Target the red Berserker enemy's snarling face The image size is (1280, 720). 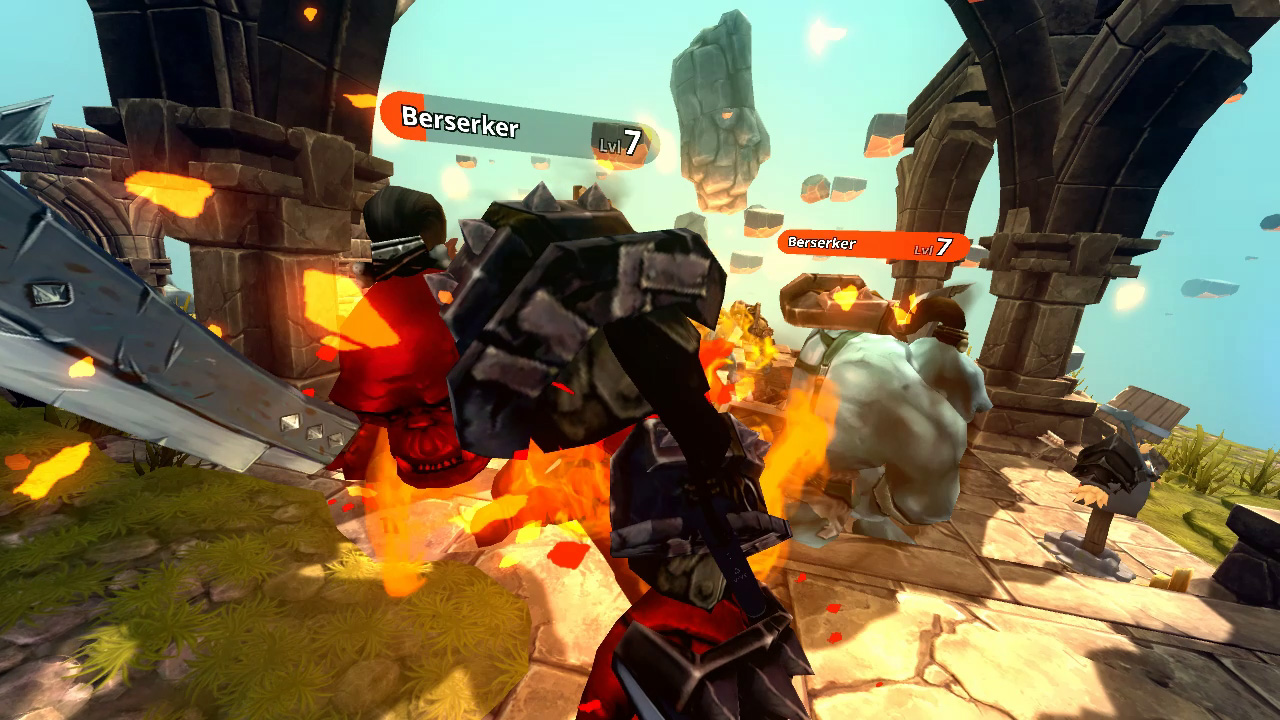click(428, 450)
